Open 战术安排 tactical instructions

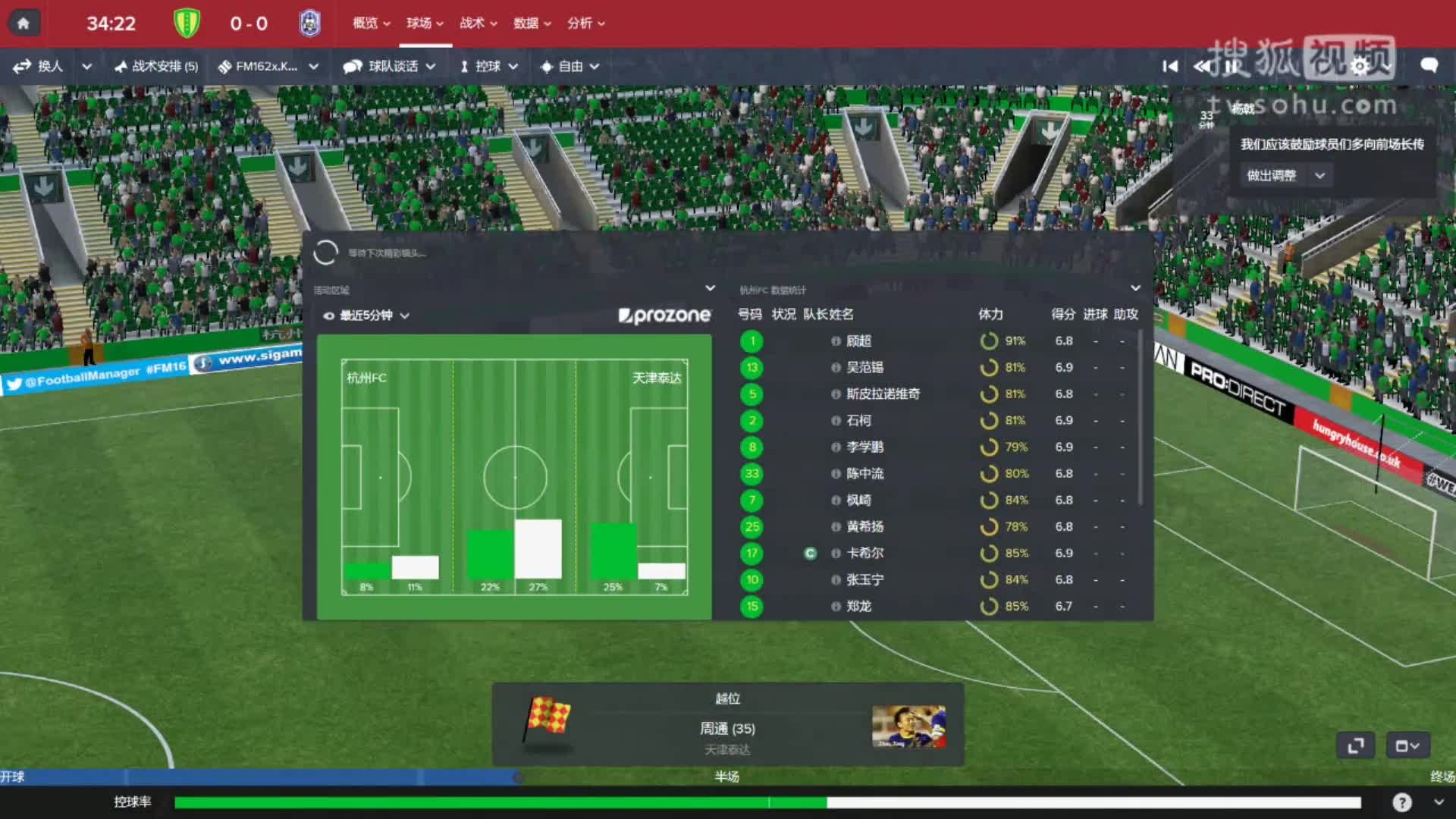pyautogui.click(x=156, y=67)
